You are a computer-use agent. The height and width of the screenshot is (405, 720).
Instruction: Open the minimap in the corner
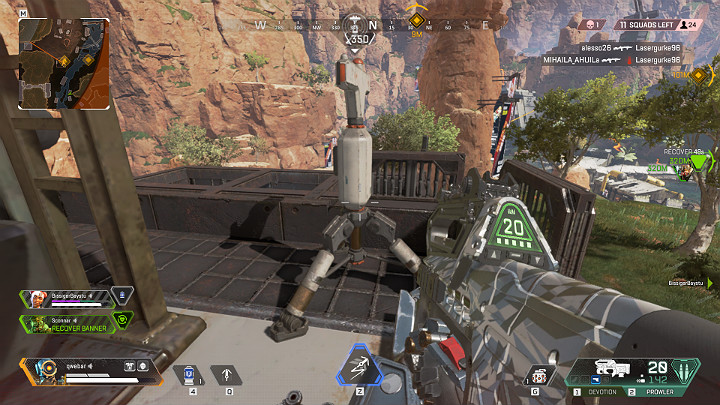(64, 62)
